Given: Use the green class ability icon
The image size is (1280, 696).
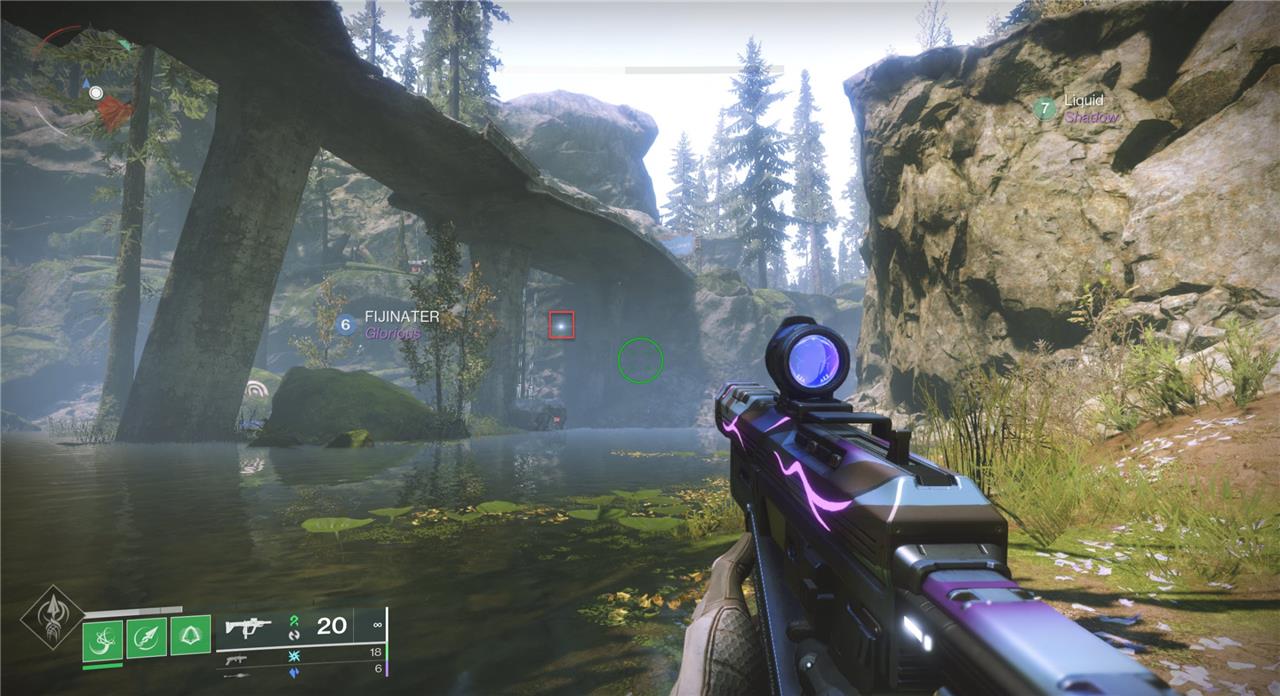Looking at the screenshot, I should point(190,635).
